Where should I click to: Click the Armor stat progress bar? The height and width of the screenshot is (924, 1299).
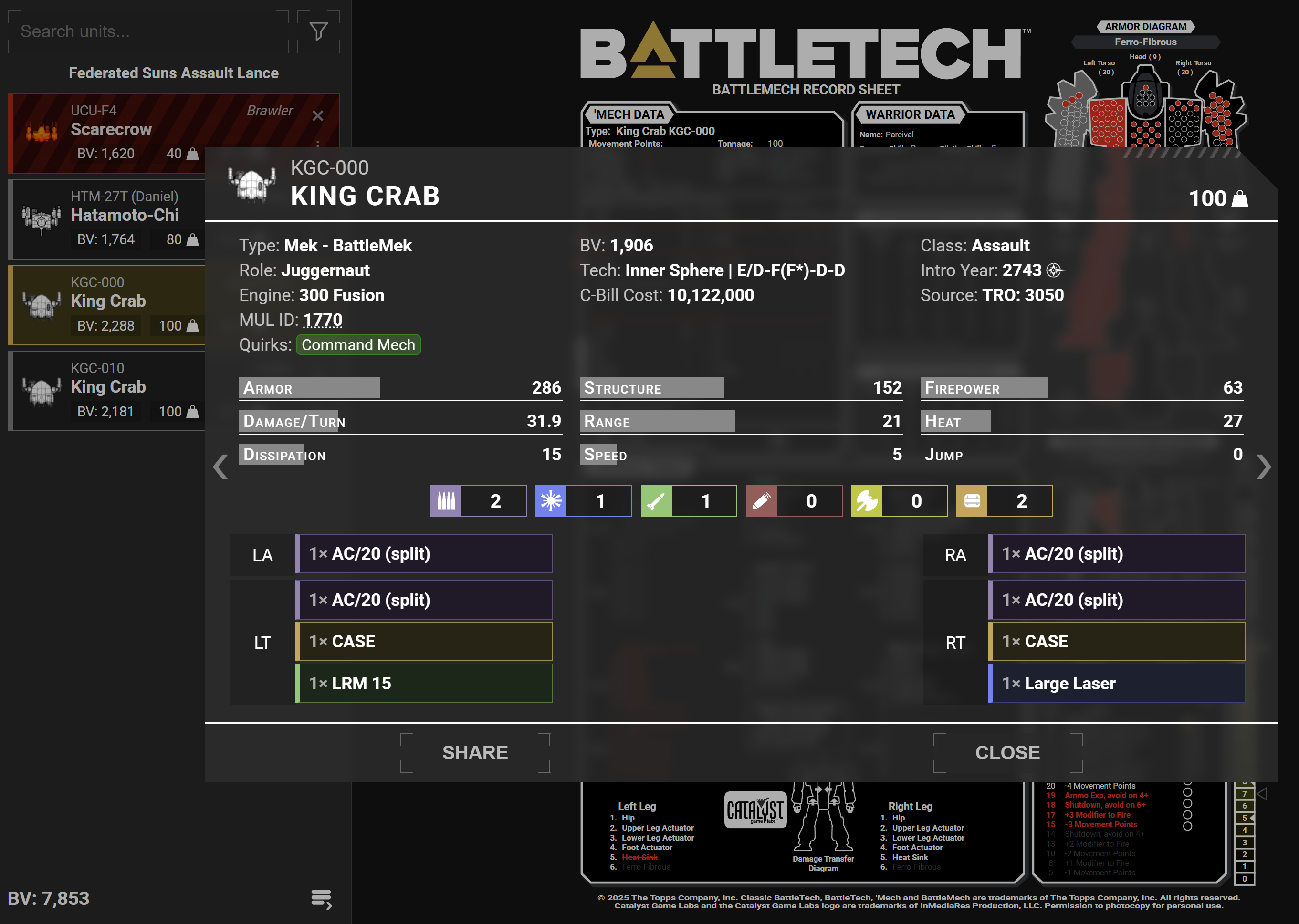click(x=310, y=387)
